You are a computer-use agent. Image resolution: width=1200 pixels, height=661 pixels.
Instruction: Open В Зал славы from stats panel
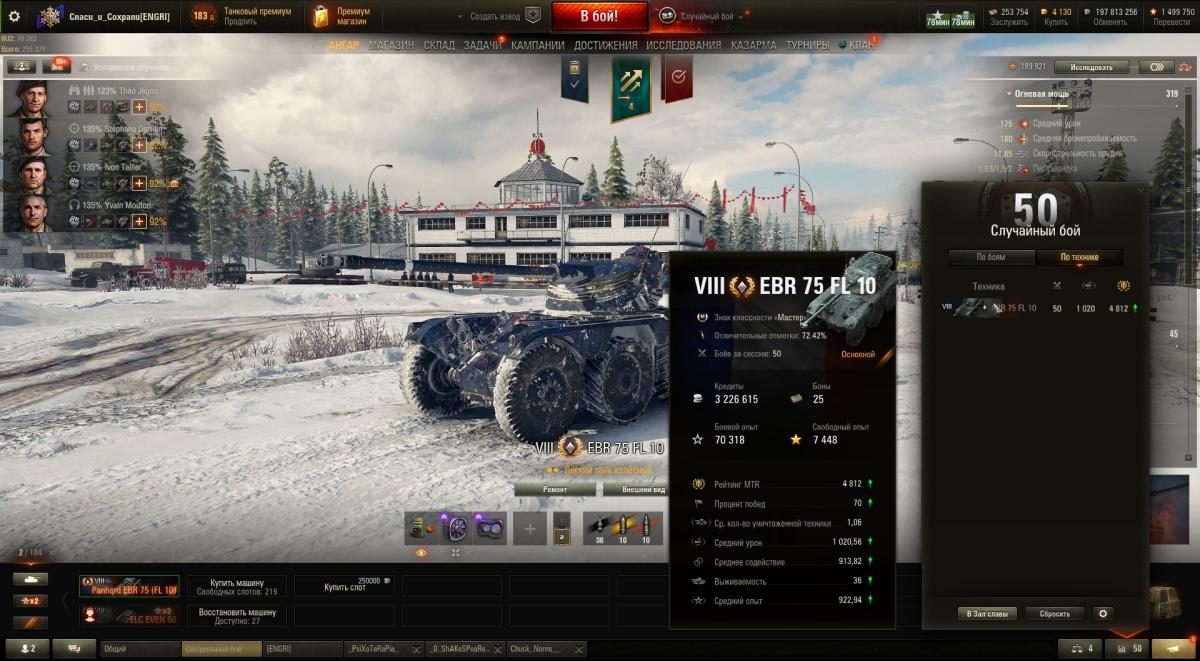coord(986,613)
